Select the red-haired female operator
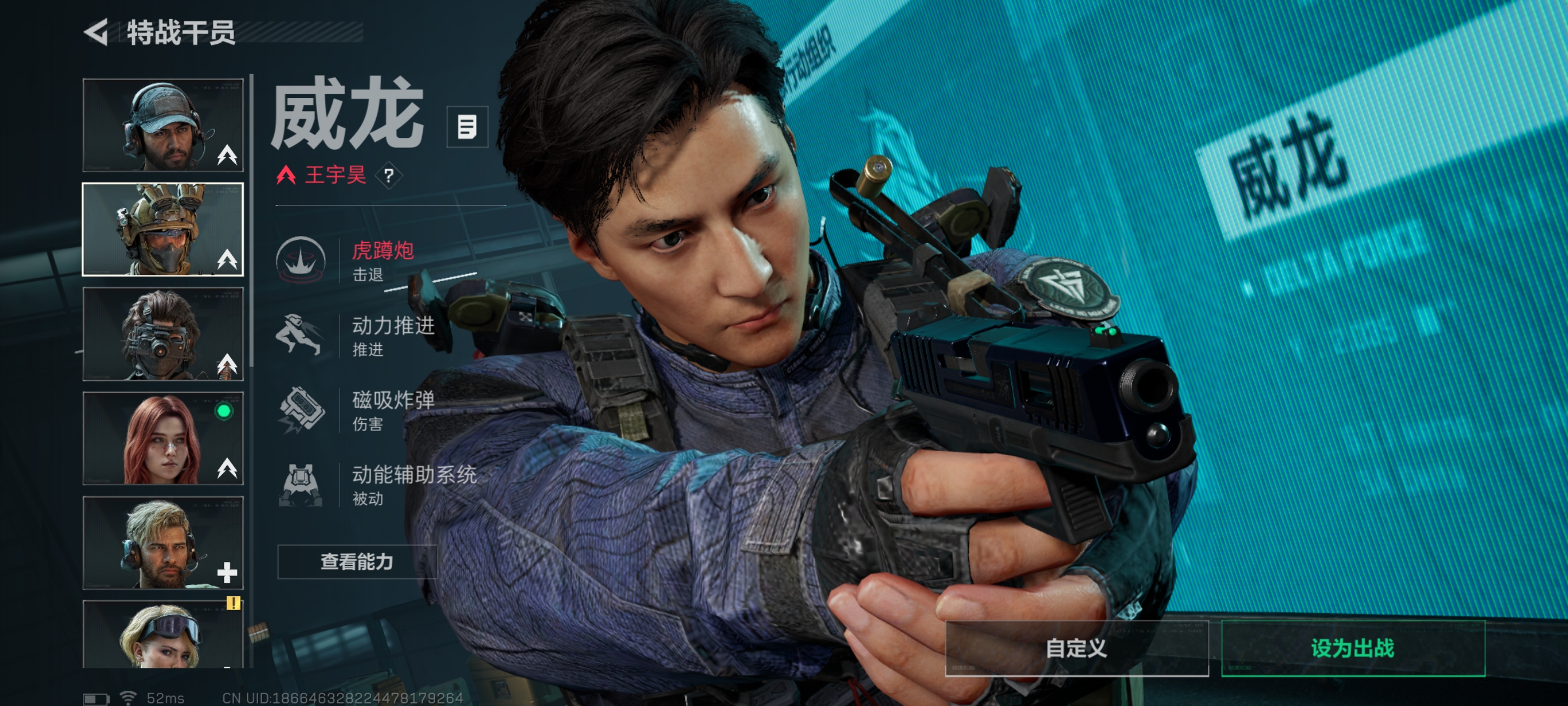This screenshot has height=706, width=1568. pos(162,439)
